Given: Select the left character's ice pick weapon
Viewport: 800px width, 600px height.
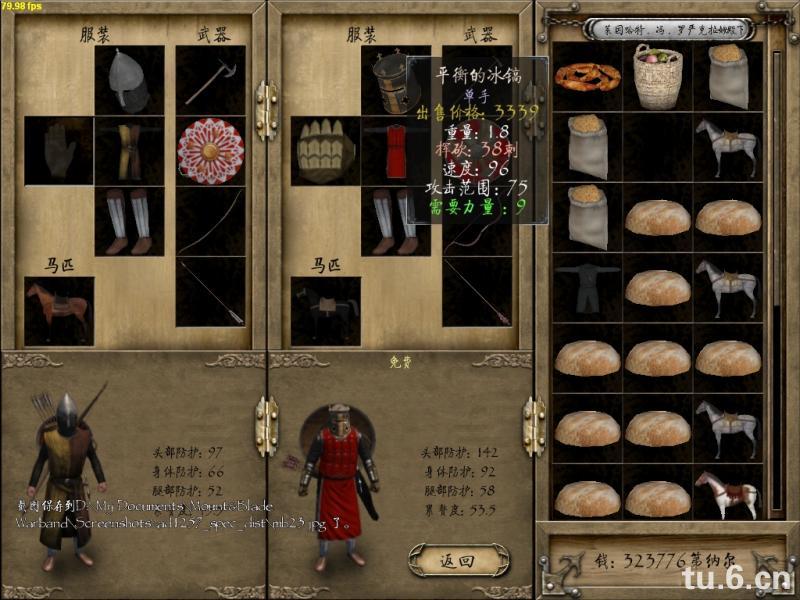Looking at the screenshot, I should [x=210, y=80].
